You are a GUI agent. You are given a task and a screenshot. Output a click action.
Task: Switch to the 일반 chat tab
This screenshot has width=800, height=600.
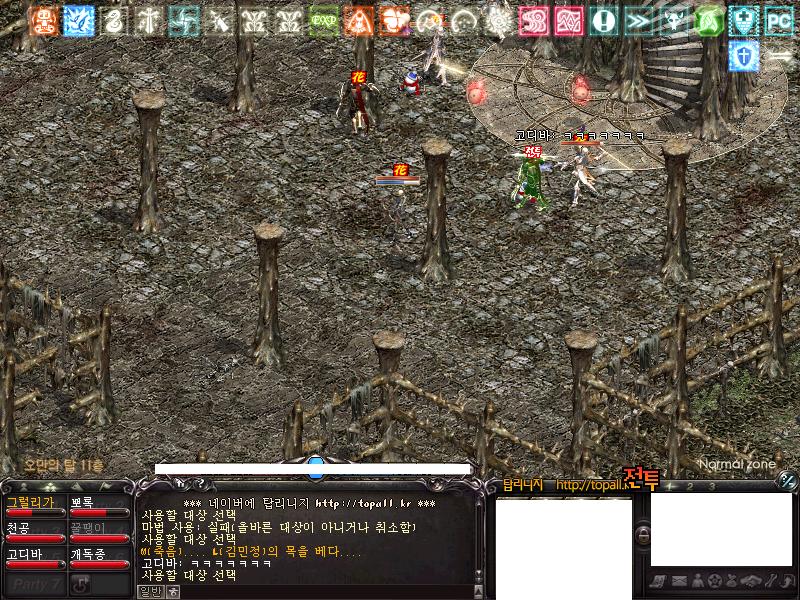click(149, 591)
